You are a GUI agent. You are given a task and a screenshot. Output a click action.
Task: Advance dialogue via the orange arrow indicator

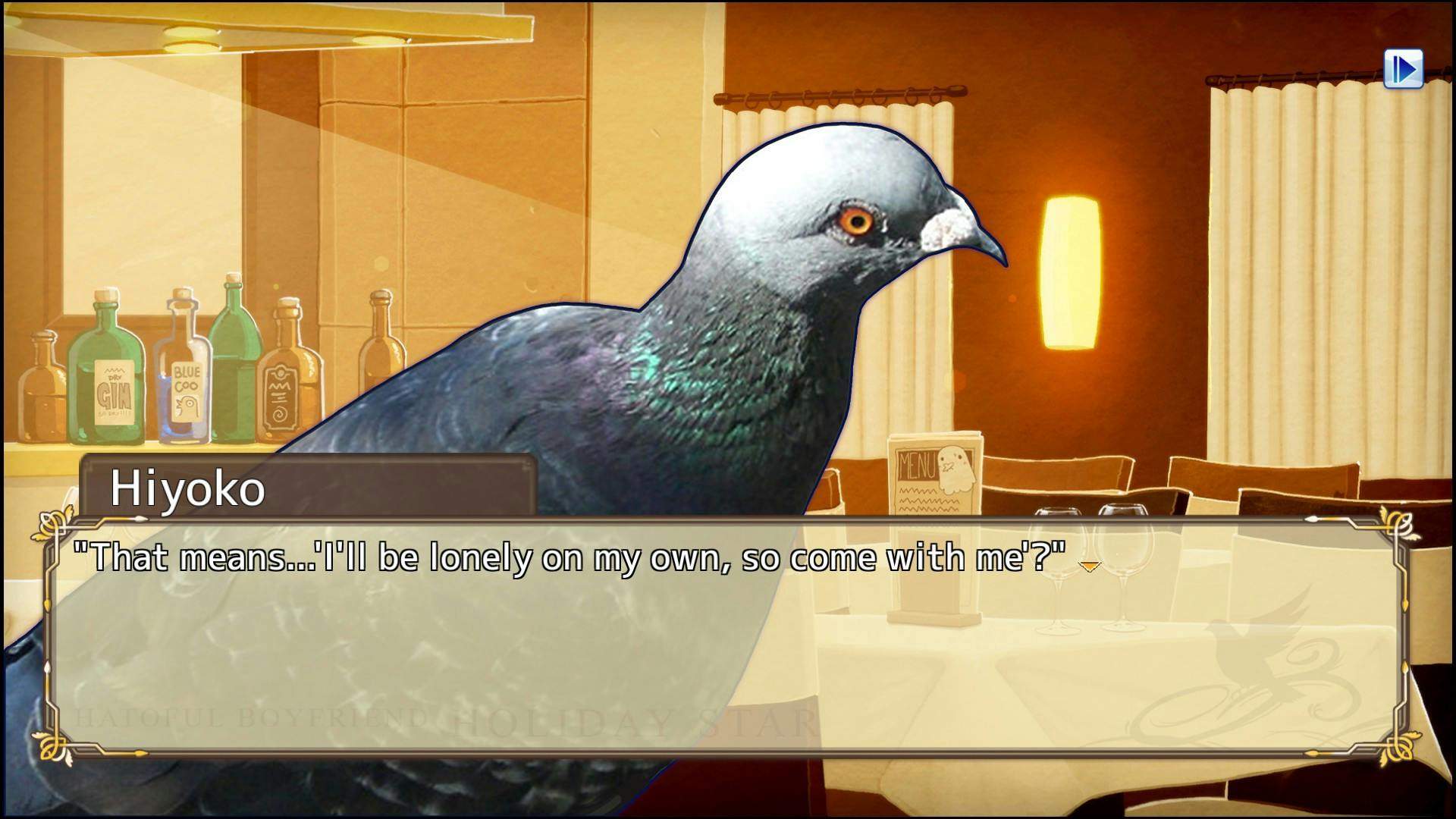coord(1089,566)
